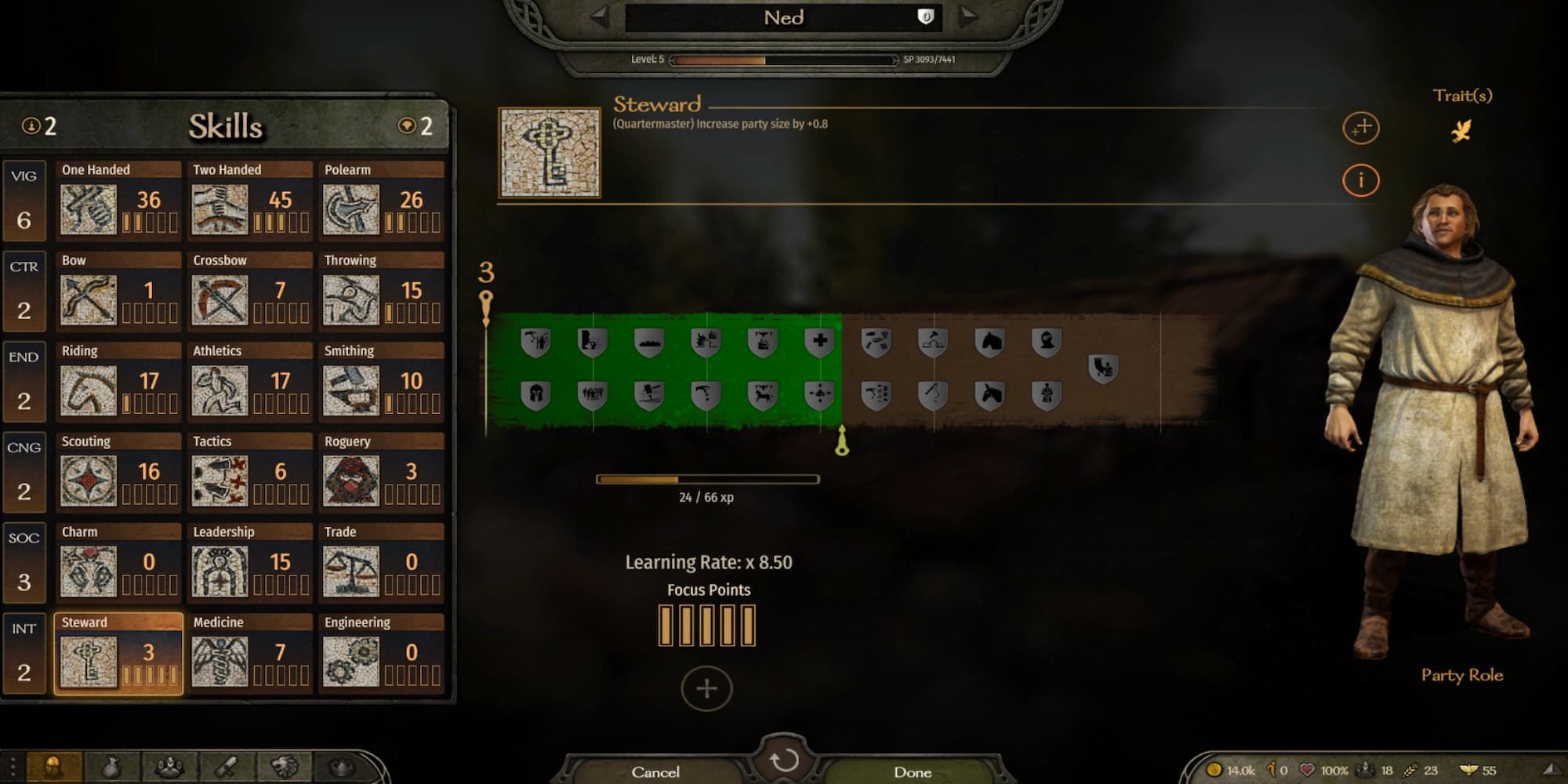Expand the left arrow to previous character
Screen dimensions: 1568x784
[601, 17]
